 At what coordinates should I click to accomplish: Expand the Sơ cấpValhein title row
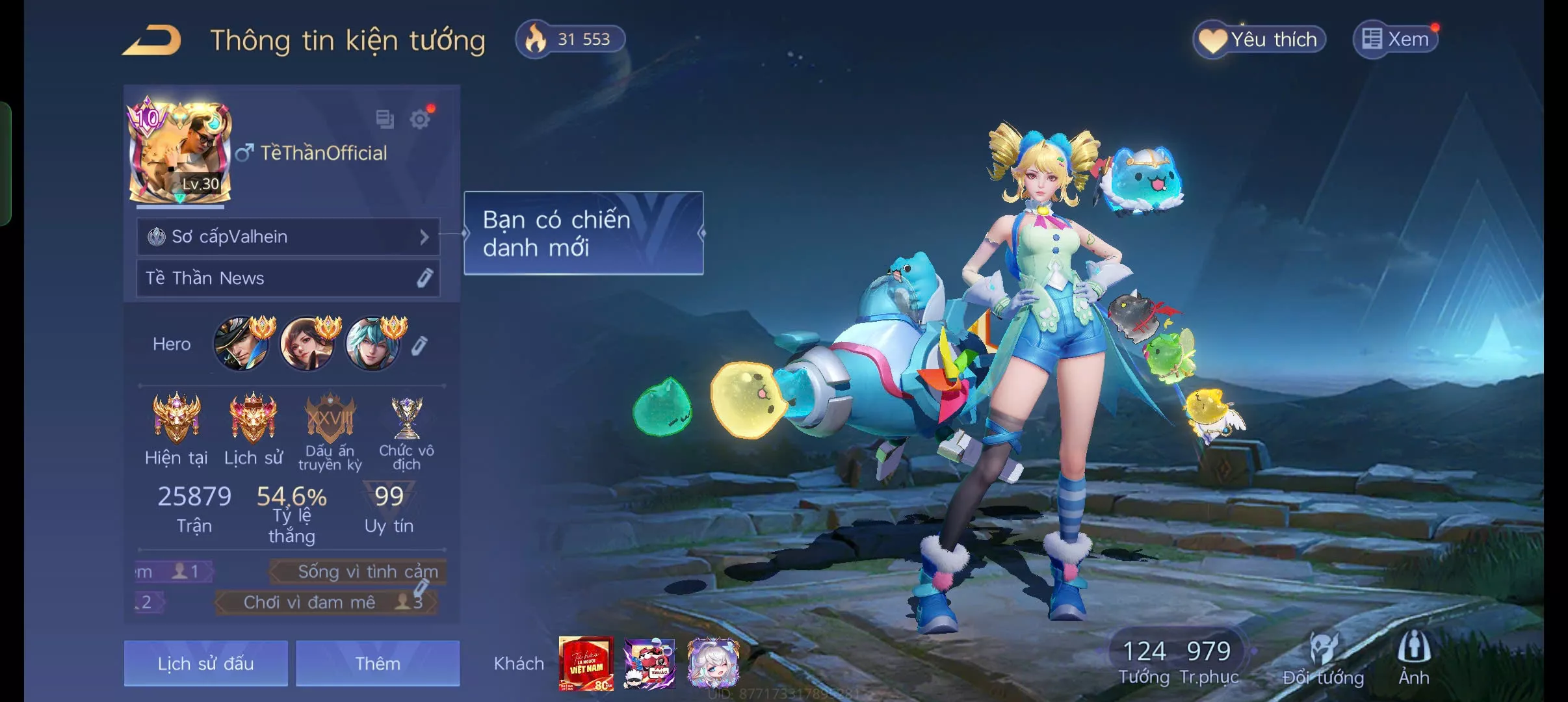click(x=288, y=237)
